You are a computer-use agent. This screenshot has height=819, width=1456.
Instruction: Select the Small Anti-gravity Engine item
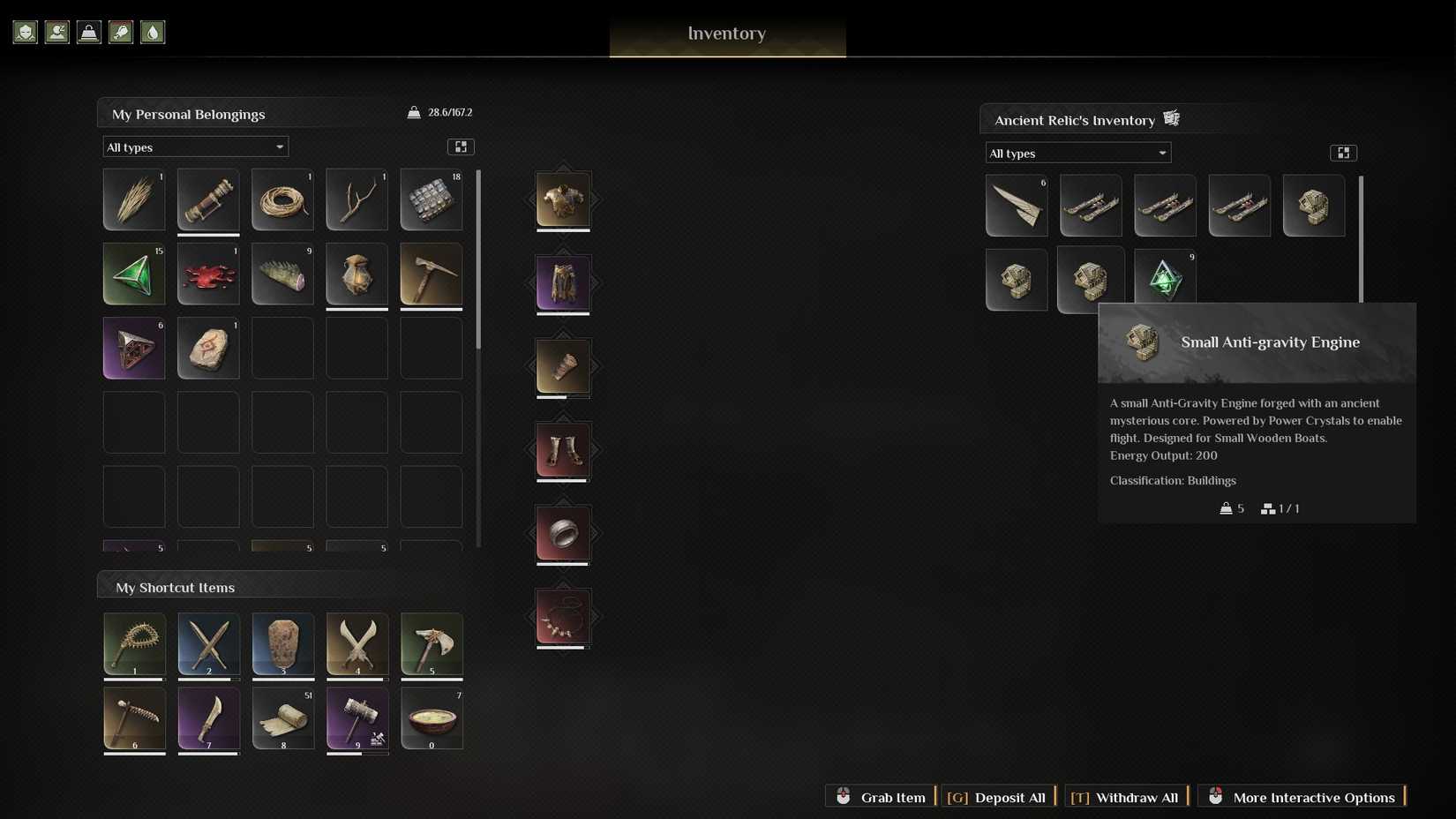point(1313,205)
